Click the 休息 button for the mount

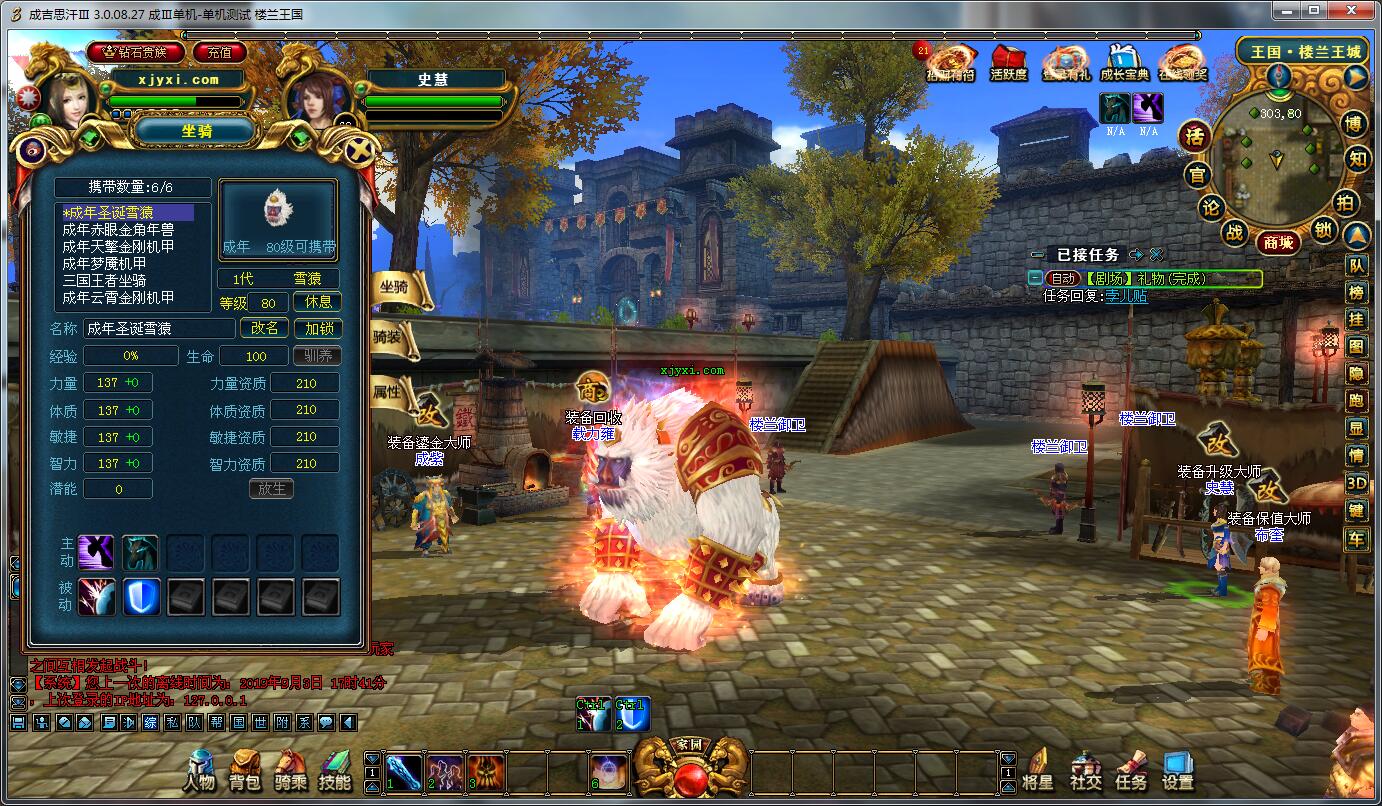(318, 302)
